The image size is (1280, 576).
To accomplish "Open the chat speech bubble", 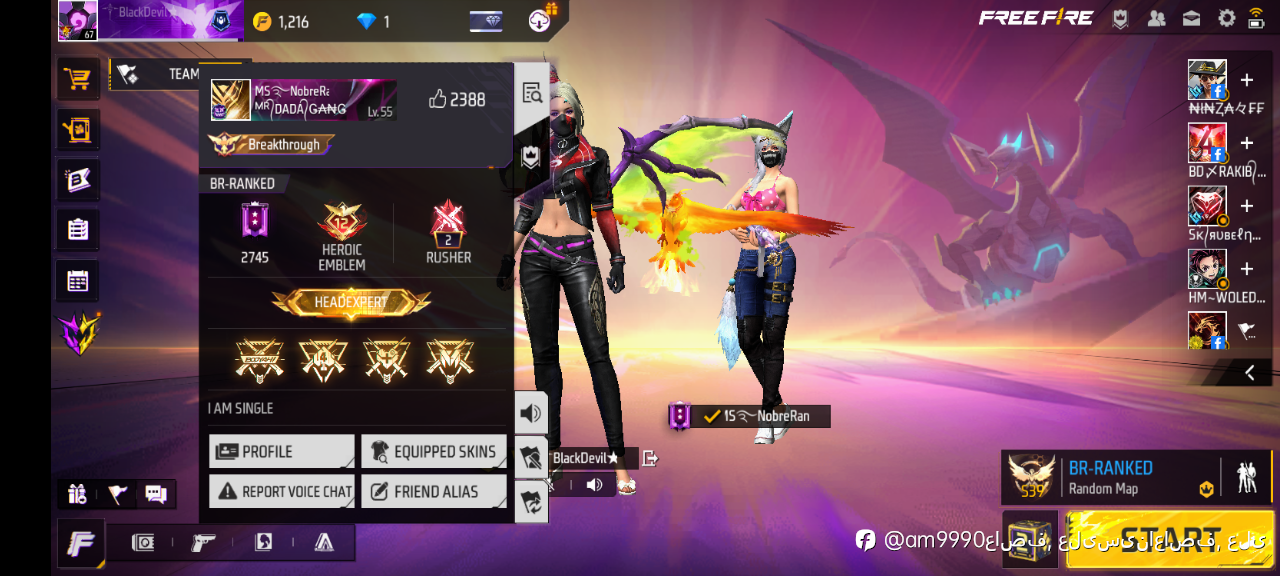I will point(155,493).
